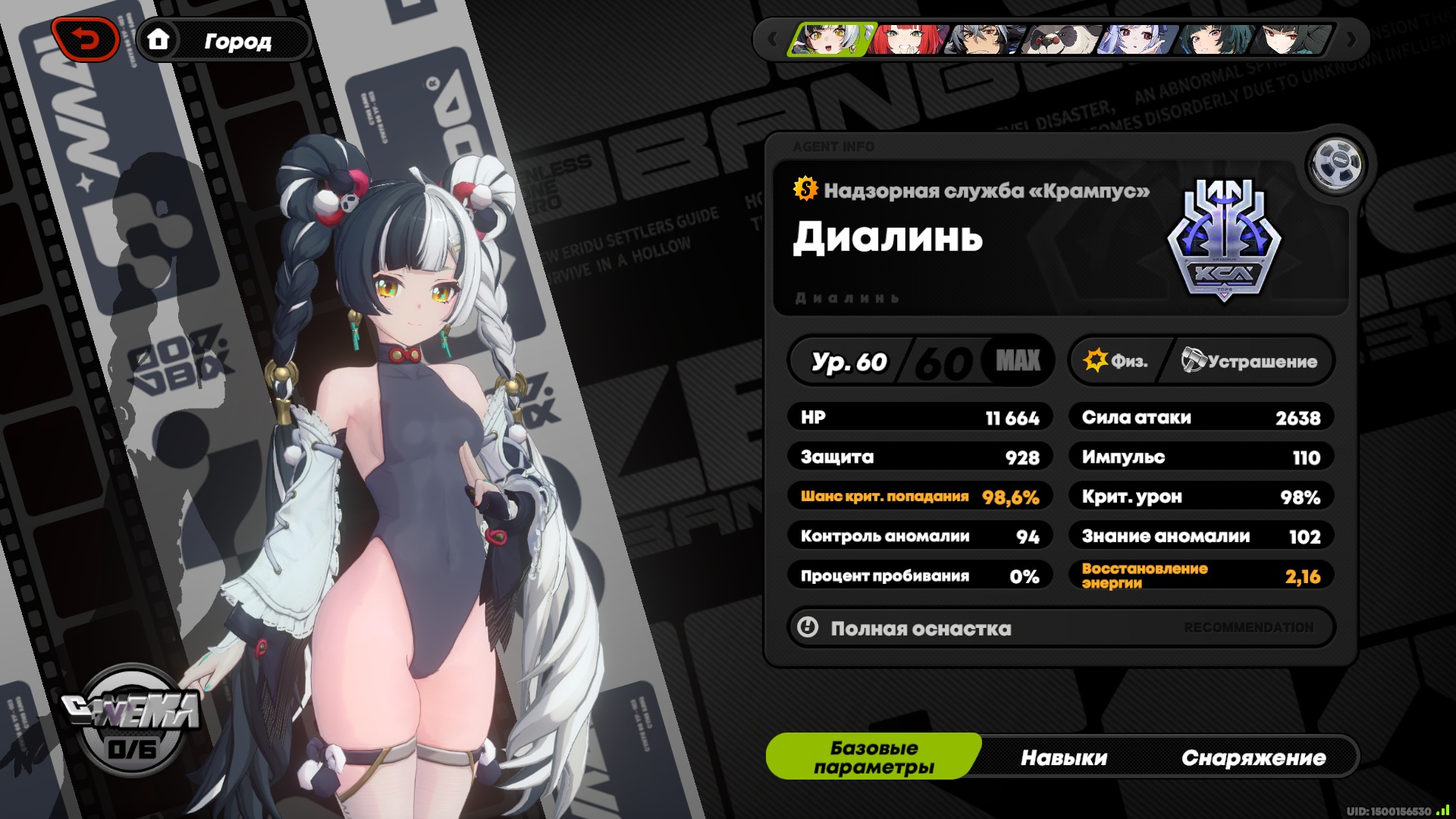Click the Krampus faction emblem
The width and height of the screenshot is (1456, 819).
tap(1224, 240)
